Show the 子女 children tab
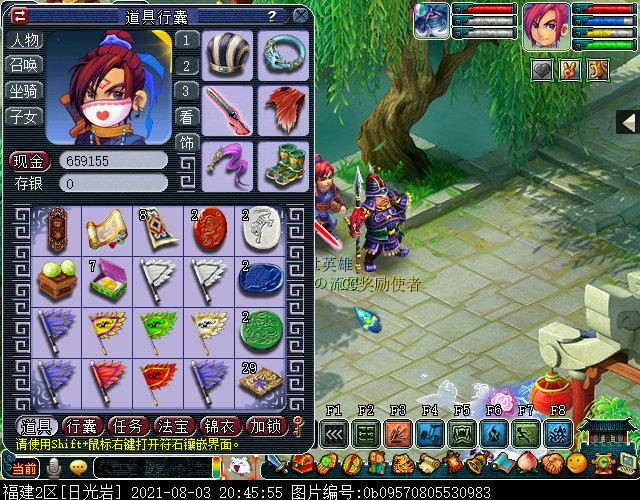 [x=25, y=116]
